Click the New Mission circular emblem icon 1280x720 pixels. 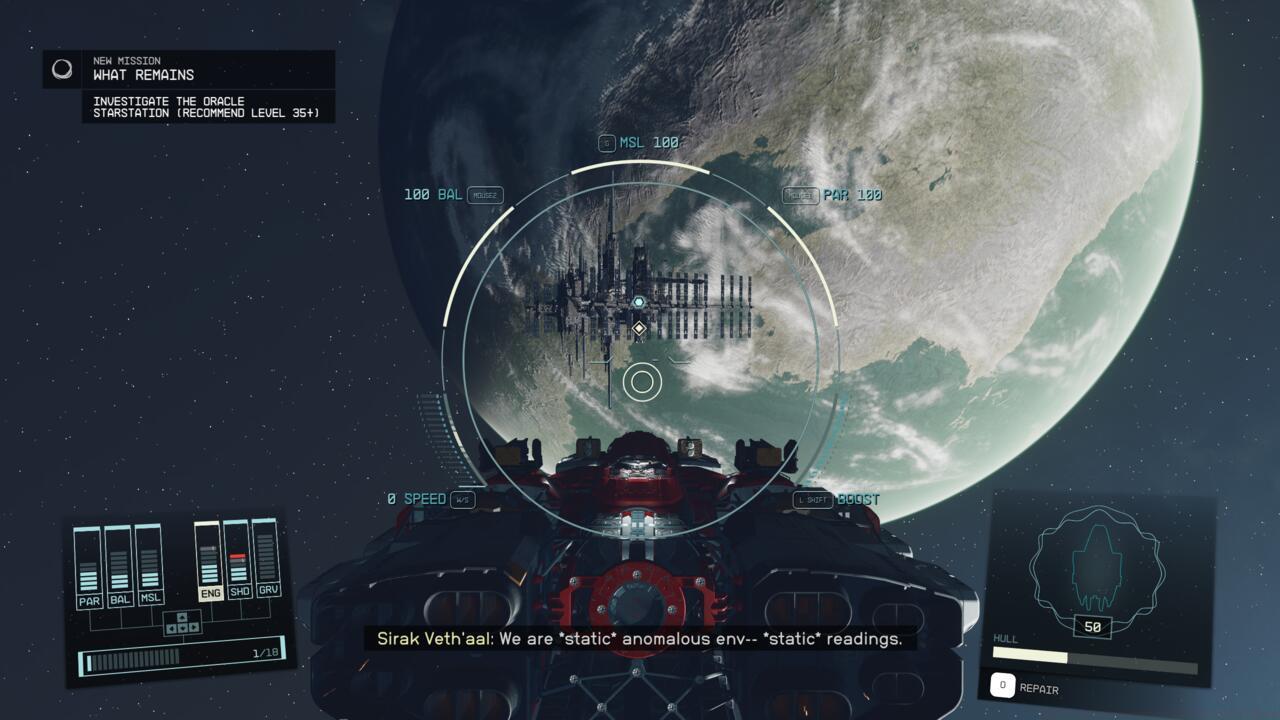click(x=60, y=69)
